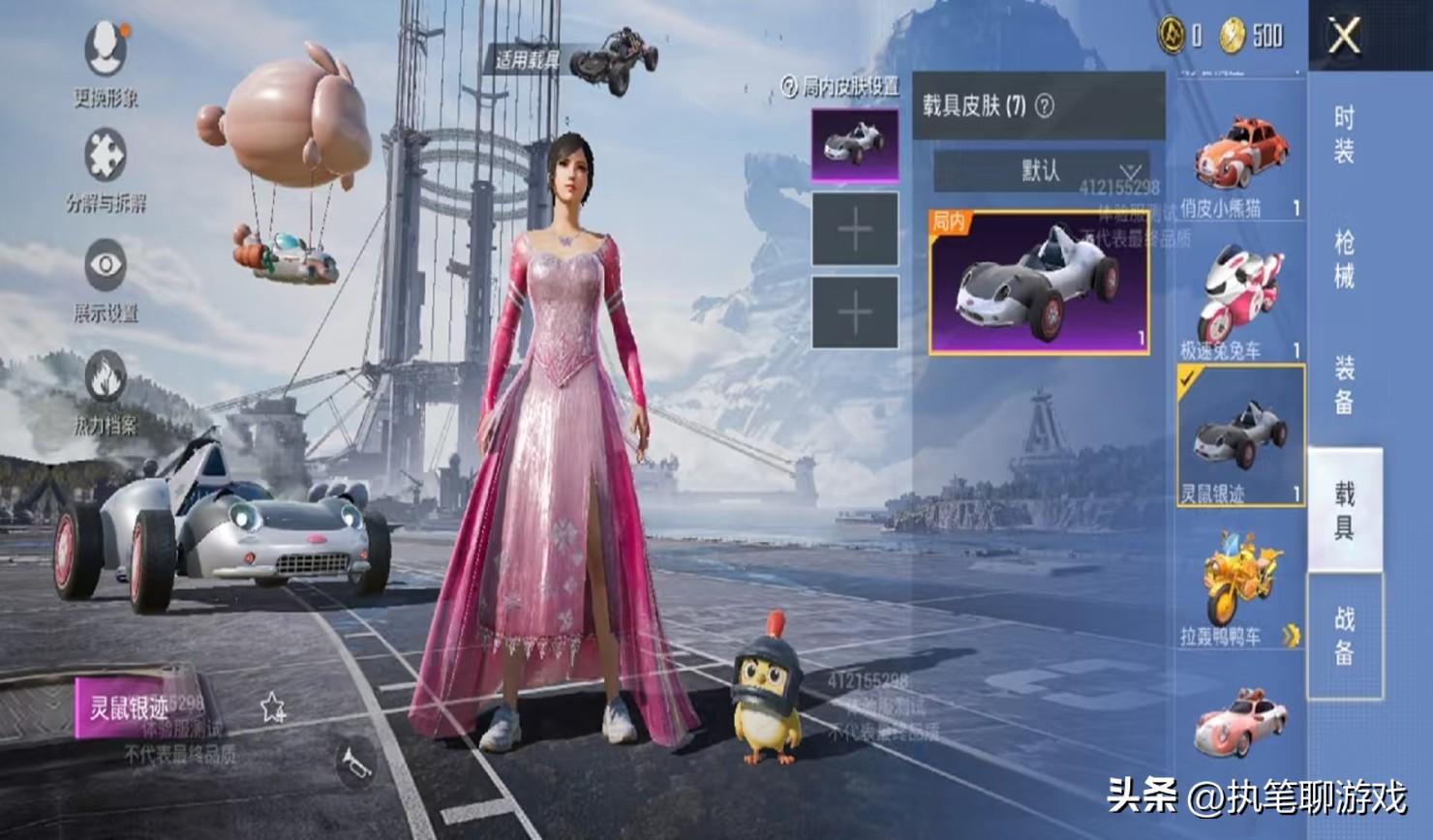The image size is (1433, 840).
Task: Open the 默认 sort dropdown
Action: click(1042, 171)
